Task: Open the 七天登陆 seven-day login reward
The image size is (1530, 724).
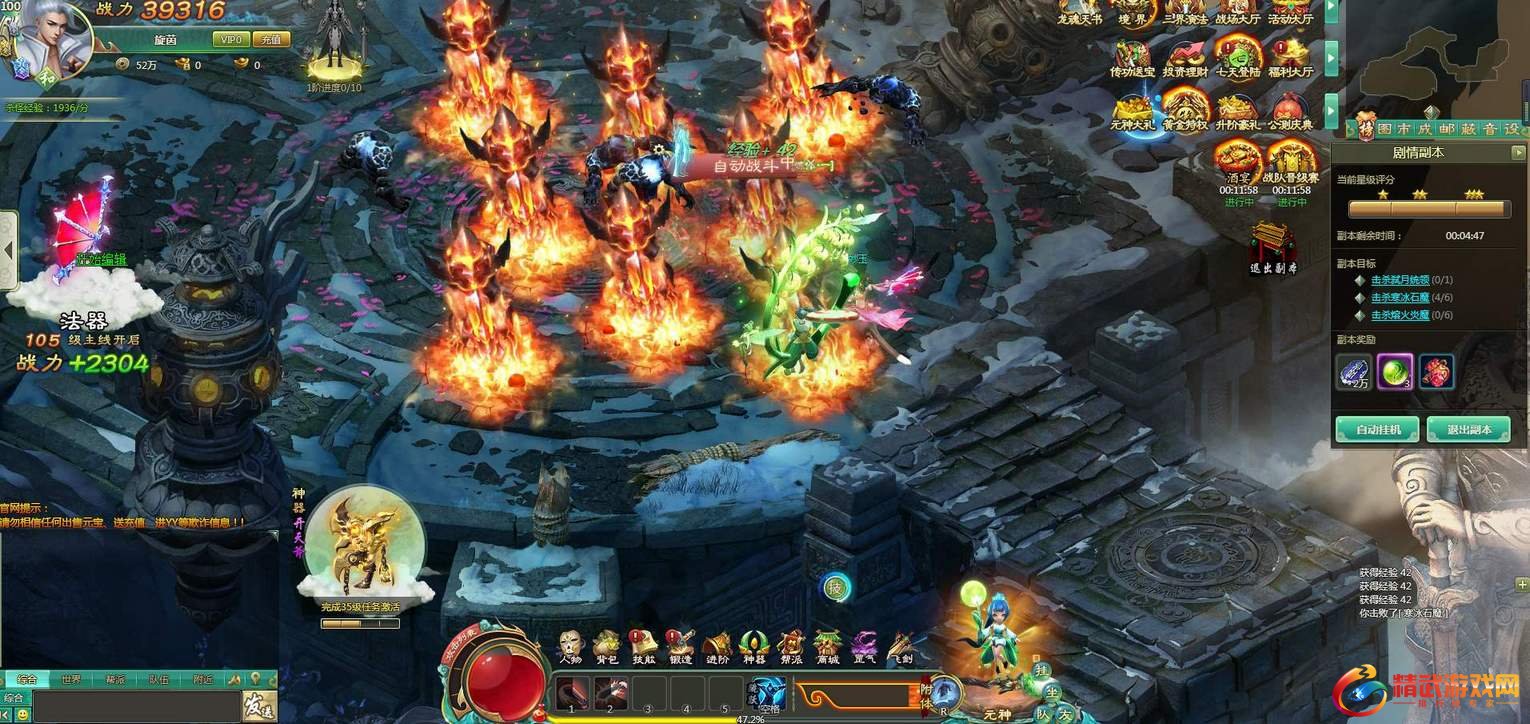Action: pyautogui.click(x=1238, y=58)
